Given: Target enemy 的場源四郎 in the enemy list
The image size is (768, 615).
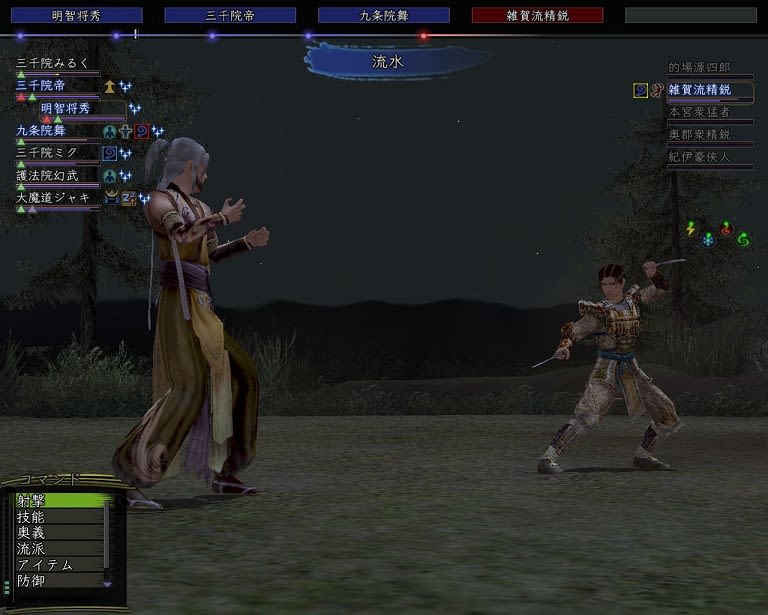Looking at the screenshot, I should click(700, 68).
